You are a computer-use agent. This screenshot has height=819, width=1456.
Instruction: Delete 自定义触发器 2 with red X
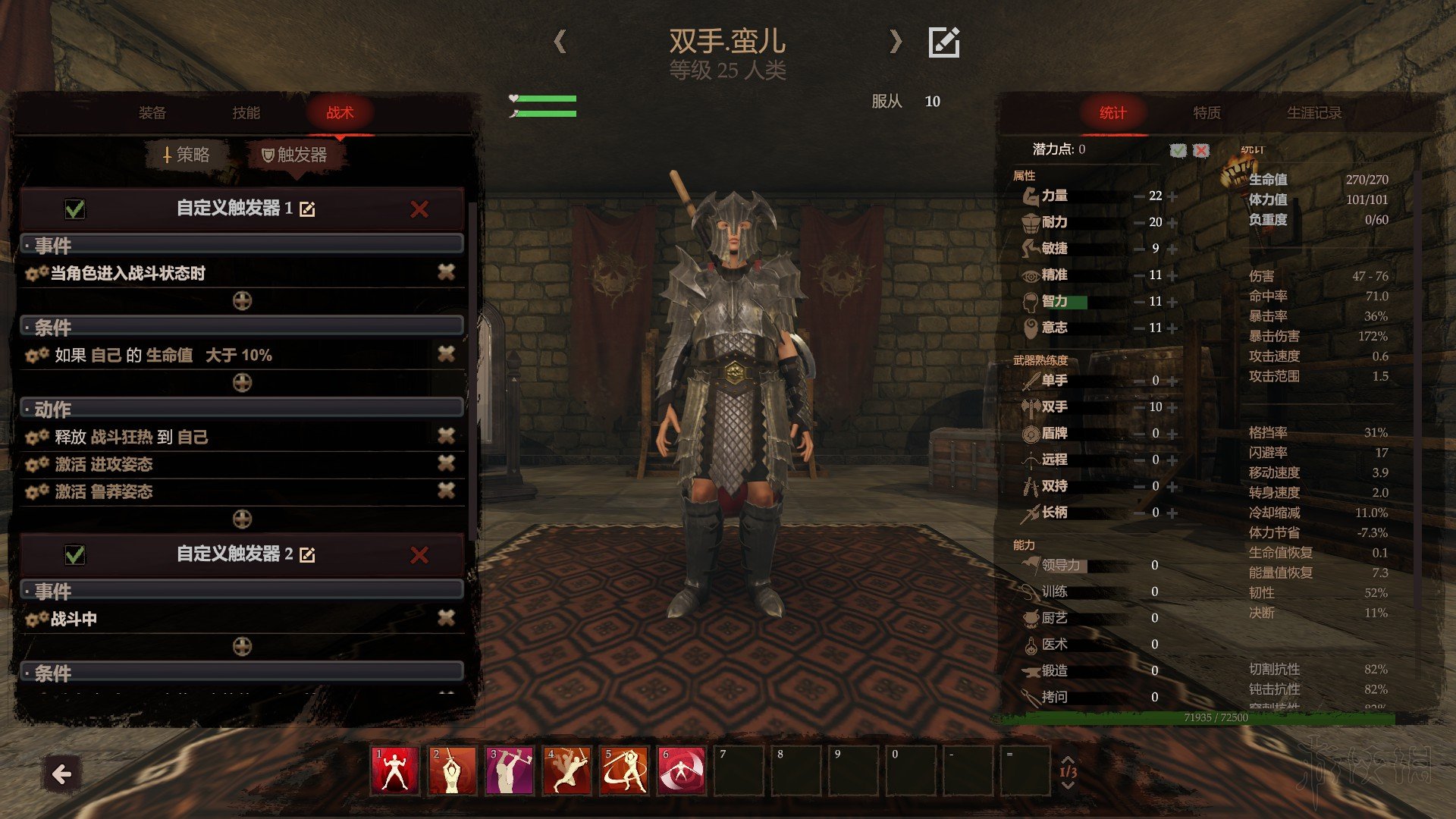(419, 555)
